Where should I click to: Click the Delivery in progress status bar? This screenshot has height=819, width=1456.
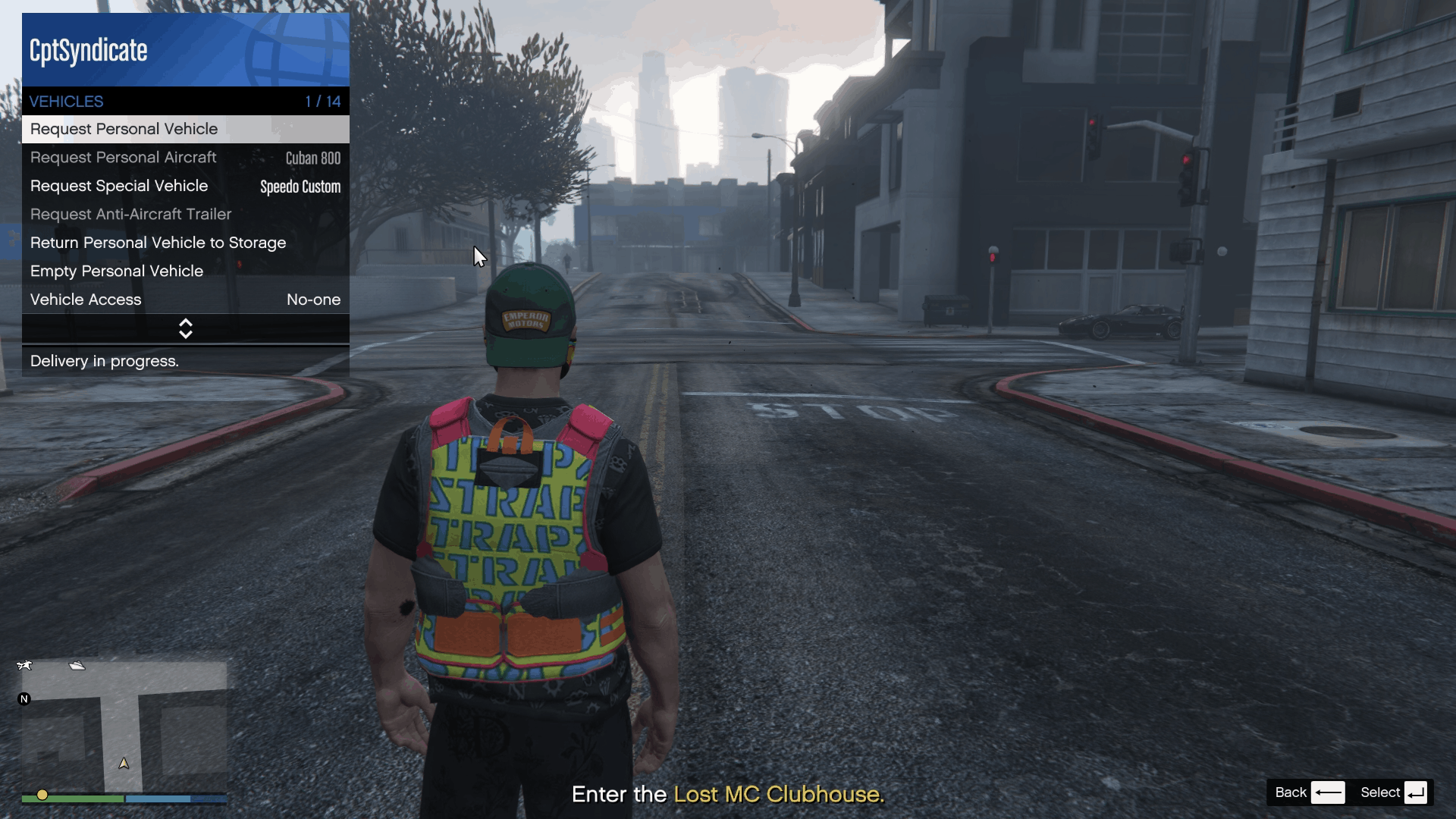pos(104,361)
